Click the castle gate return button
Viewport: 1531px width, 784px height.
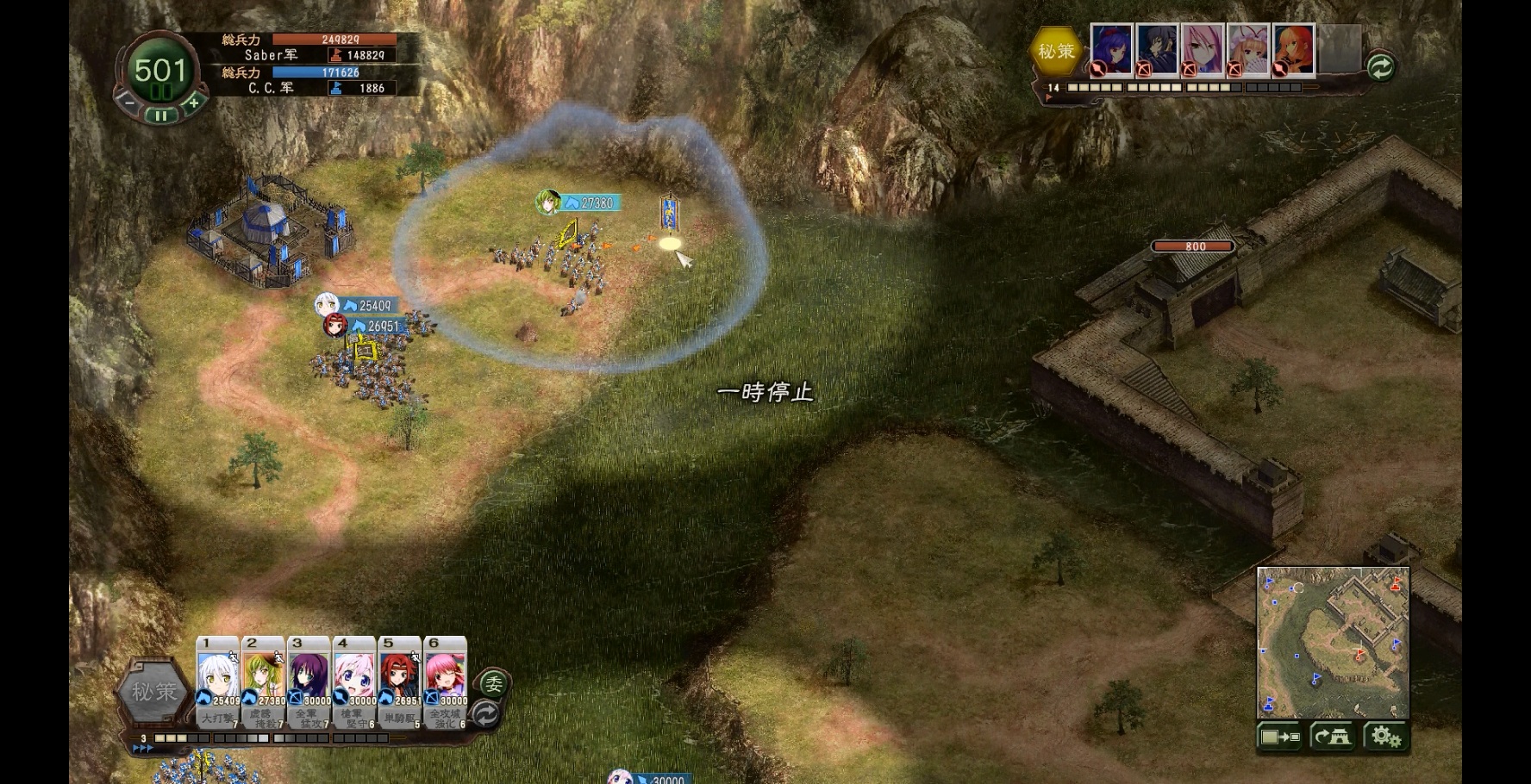[1333, 737]
